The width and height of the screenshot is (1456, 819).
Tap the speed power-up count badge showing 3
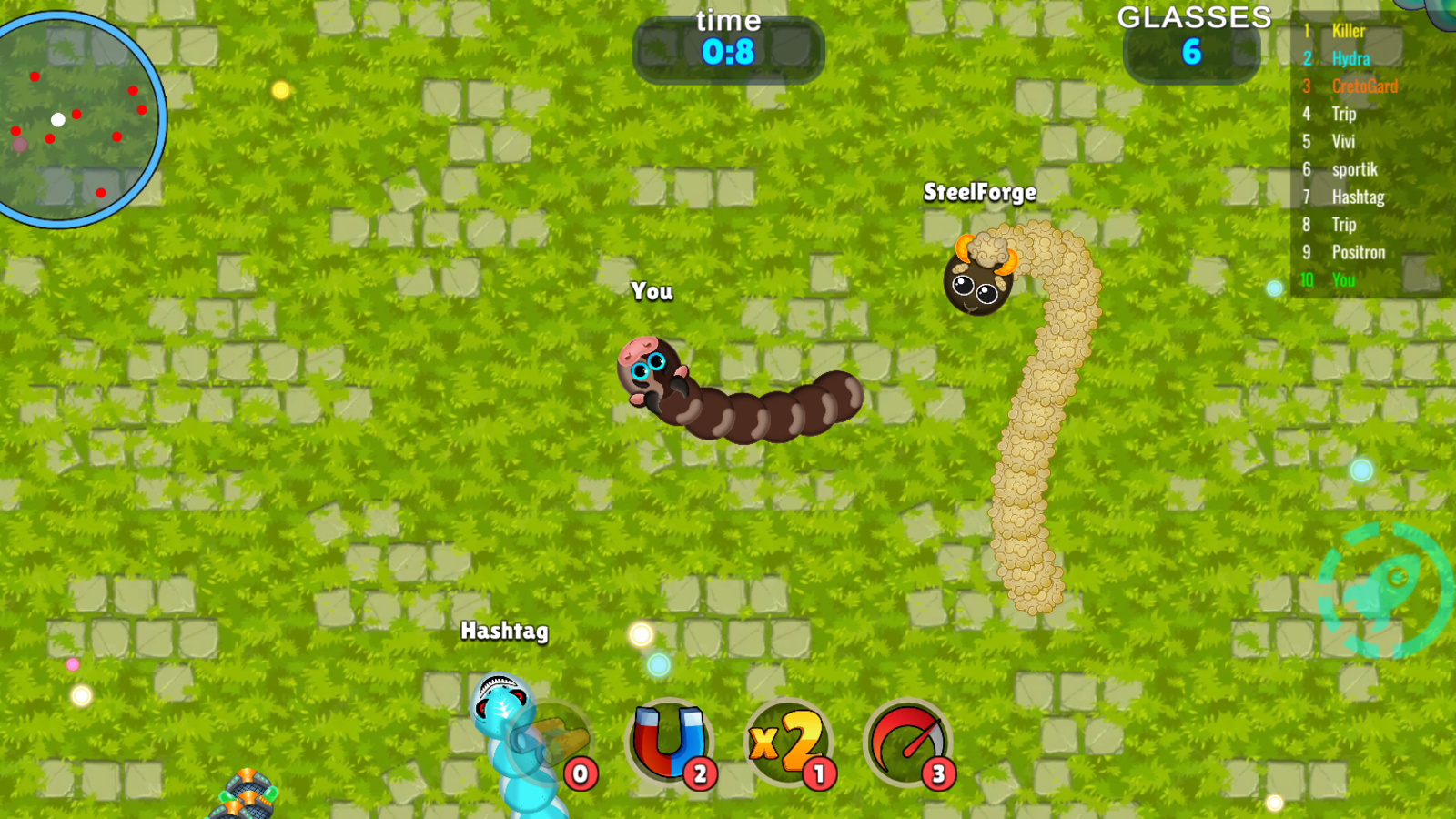(936, 774)
